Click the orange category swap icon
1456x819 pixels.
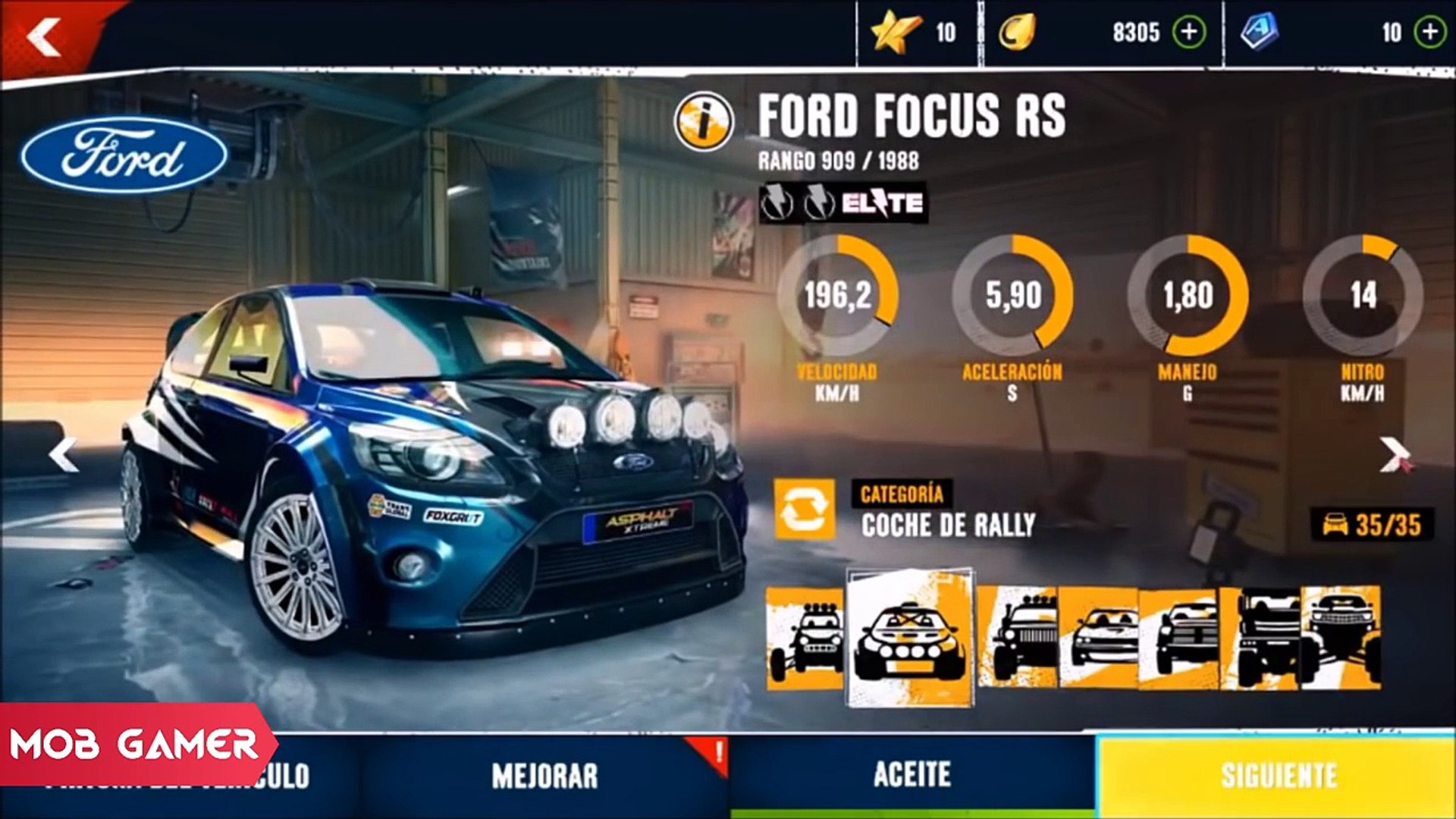(805, 510)
